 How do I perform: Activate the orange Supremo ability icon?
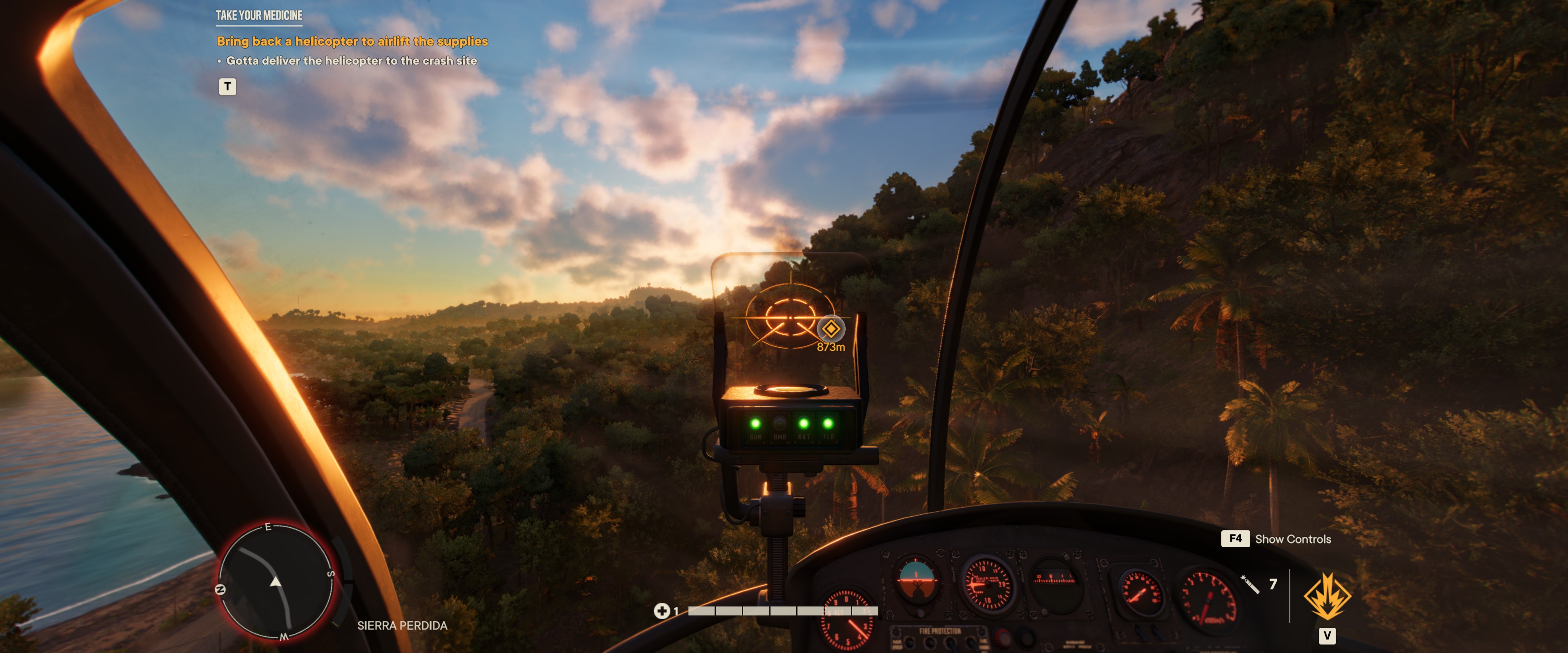(1327, 597)
